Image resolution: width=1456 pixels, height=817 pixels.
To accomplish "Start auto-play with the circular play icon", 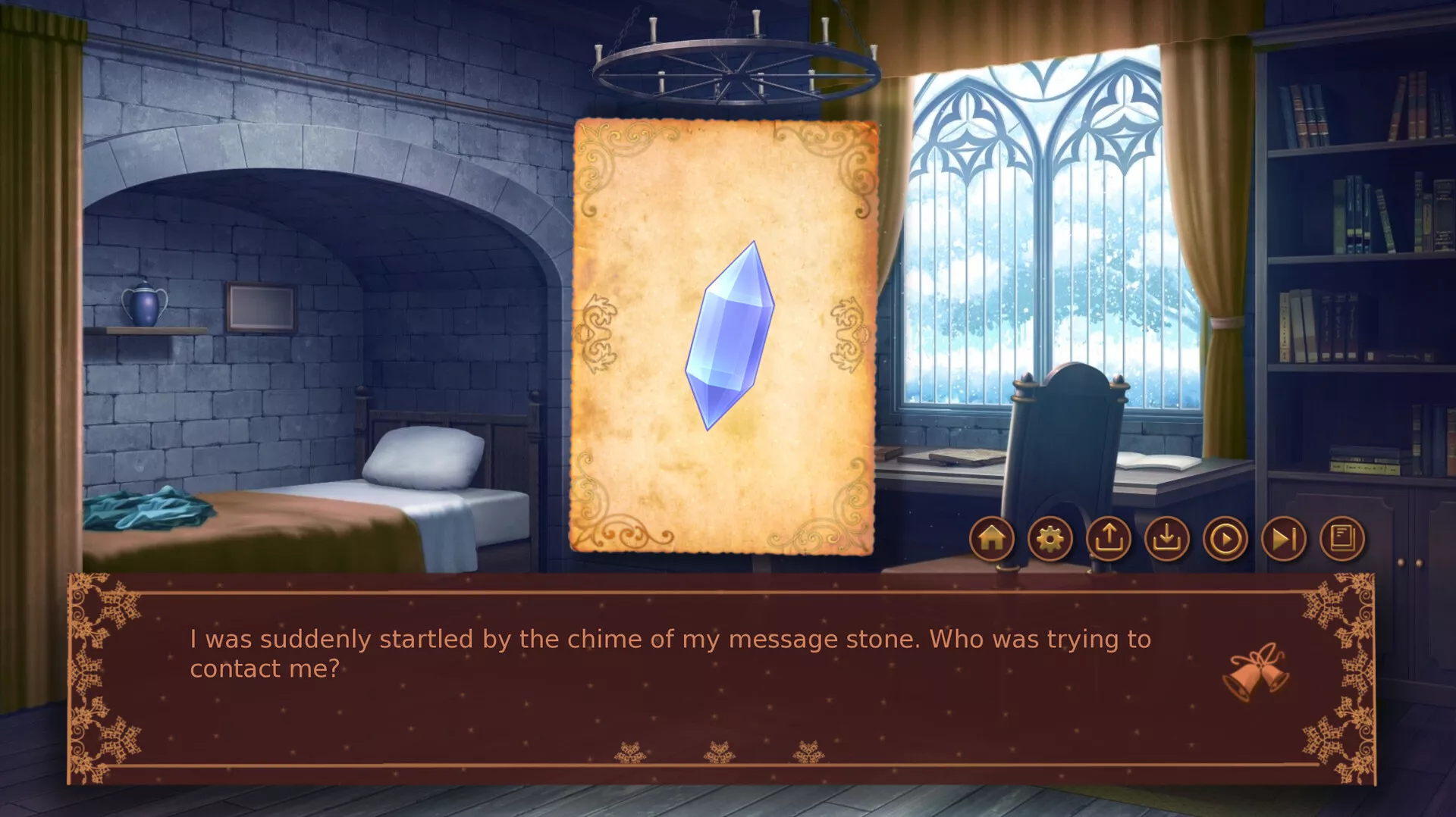I will pos(1225,539).
